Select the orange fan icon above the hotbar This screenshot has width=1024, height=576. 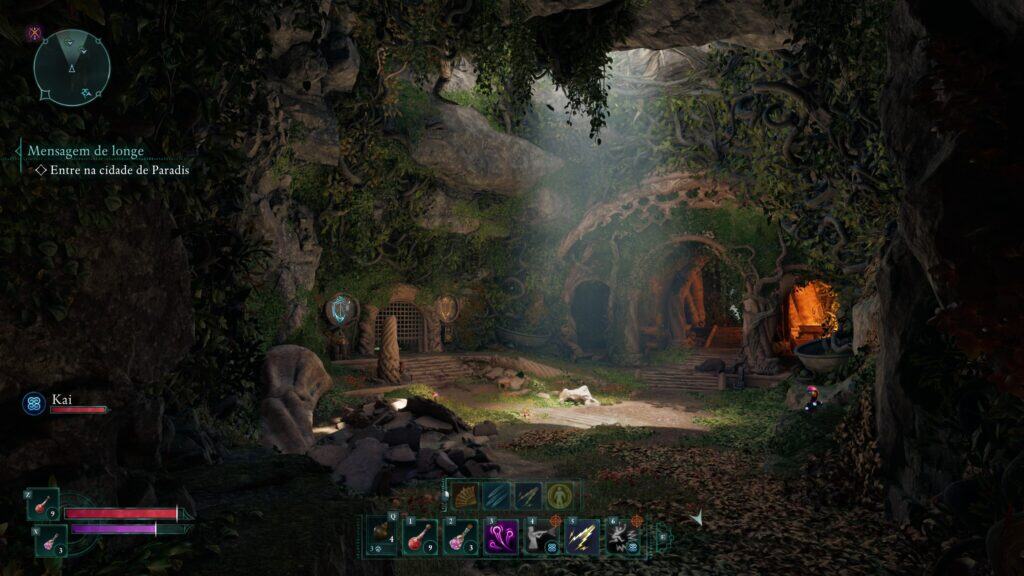click(x=466, y=496)
